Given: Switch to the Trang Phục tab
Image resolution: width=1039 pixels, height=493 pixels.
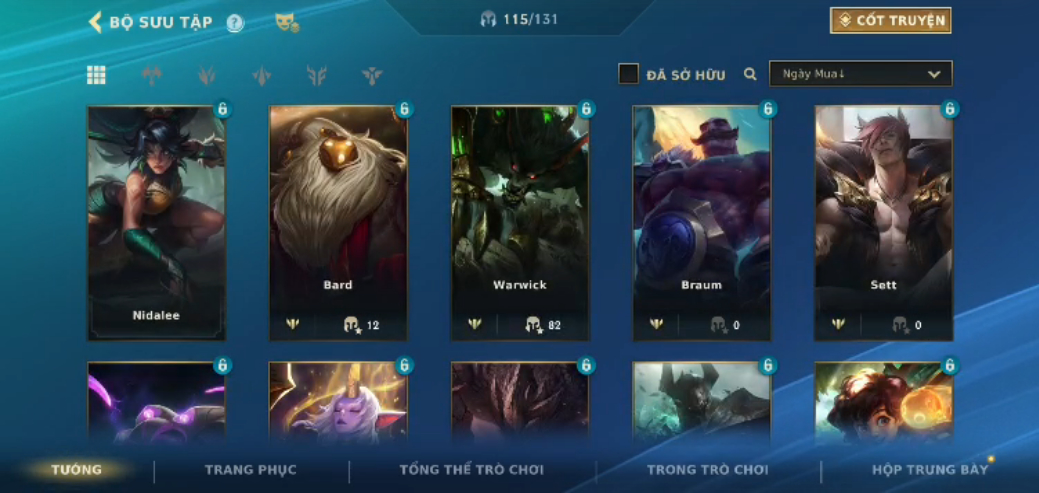Looking at the screenshot, I should pos(251,470).
